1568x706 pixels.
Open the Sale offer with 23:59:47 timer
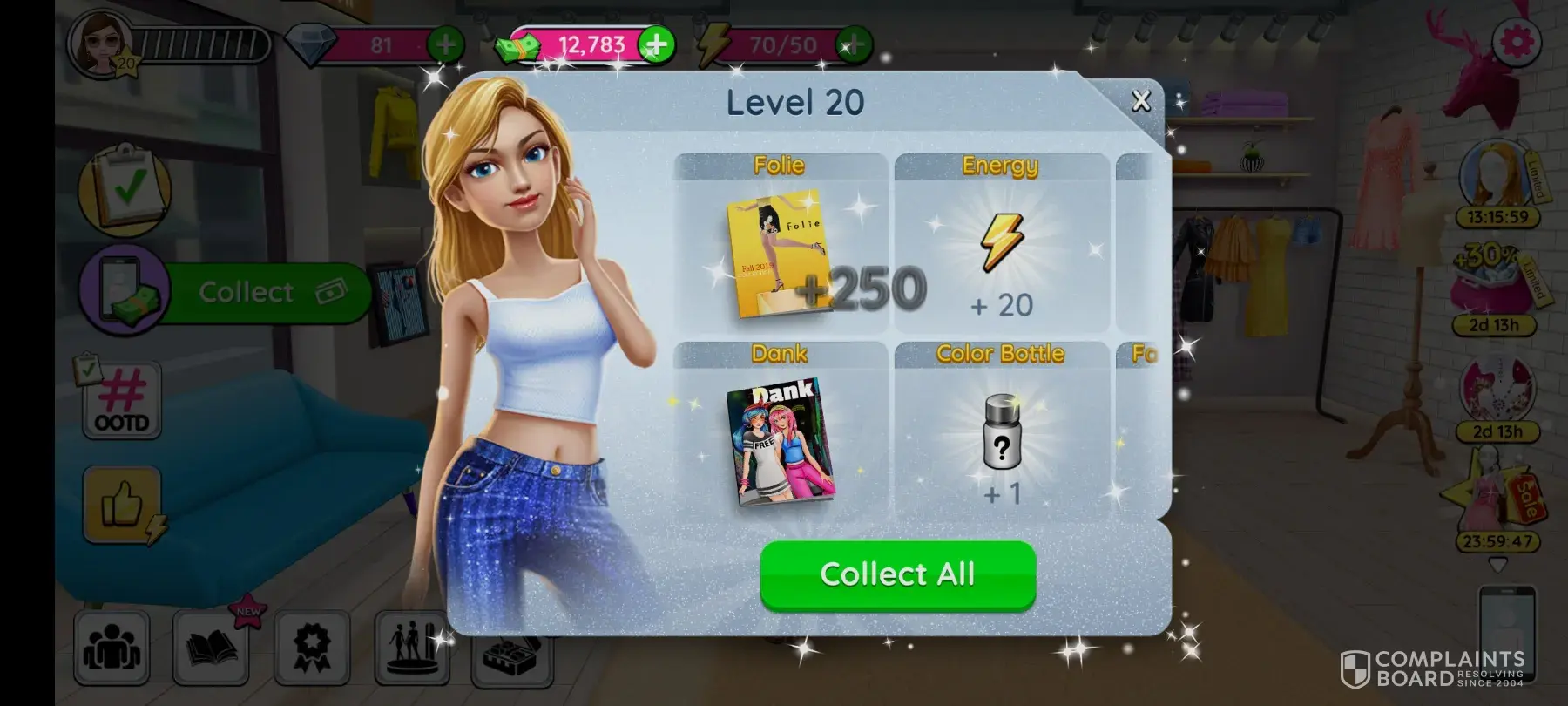[1496, 506]
